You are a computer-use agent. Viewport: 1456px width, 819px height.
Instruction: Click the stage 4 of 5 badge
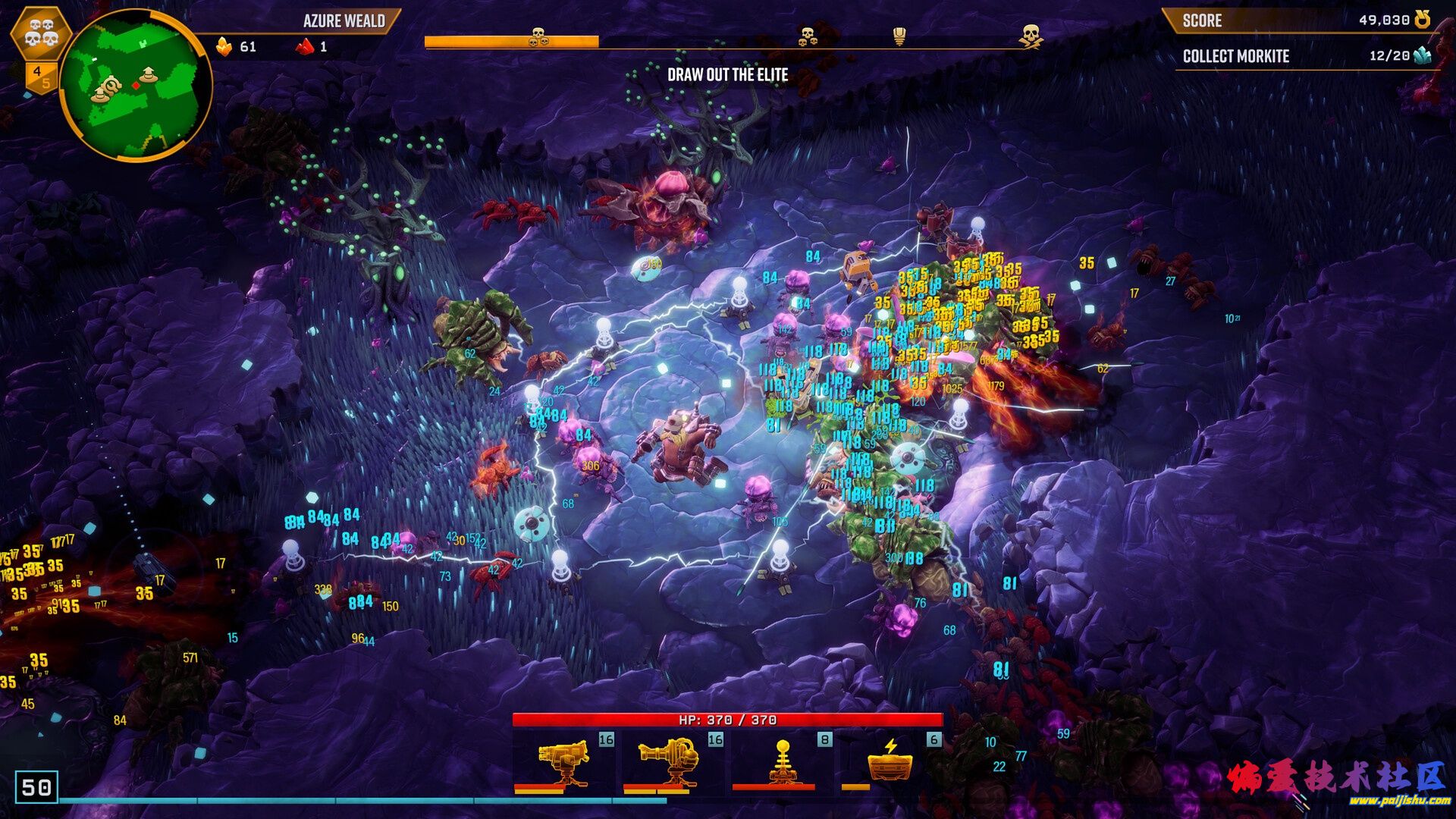click(40, 77)
